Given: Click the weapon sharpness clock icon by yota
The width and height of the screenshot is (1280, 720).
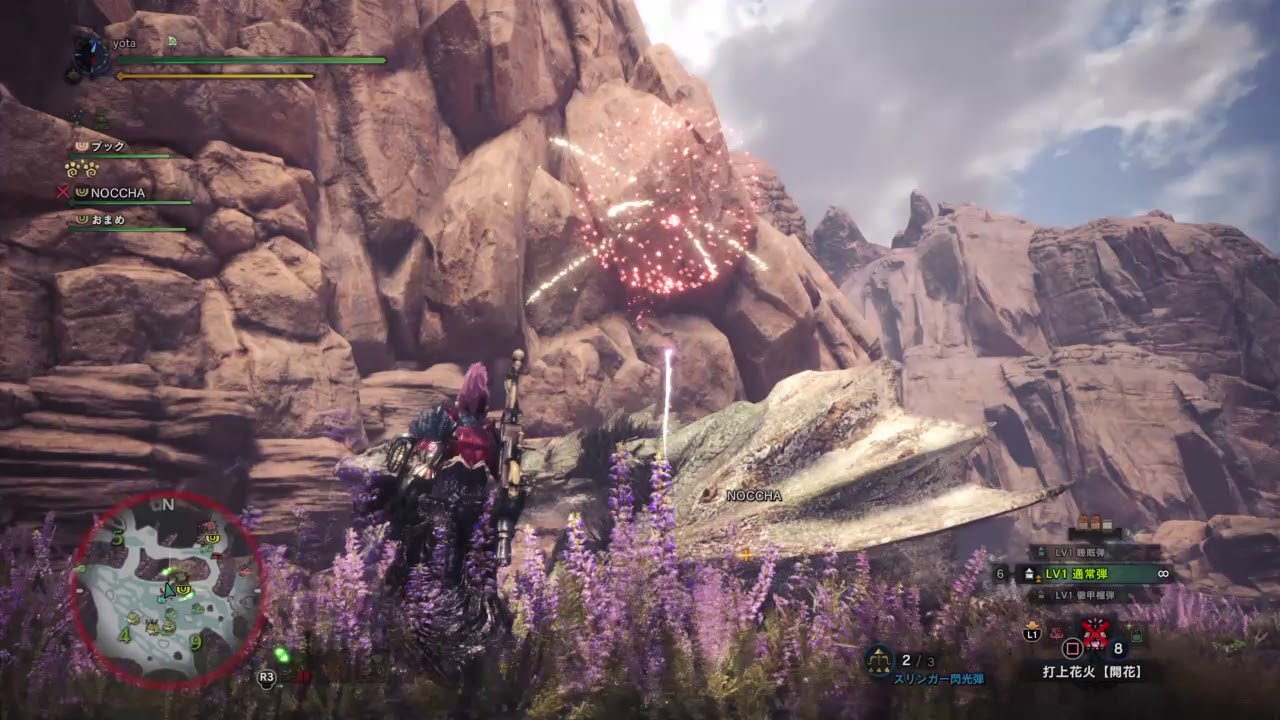Looking at the screenshot, I should click(91, 56).
